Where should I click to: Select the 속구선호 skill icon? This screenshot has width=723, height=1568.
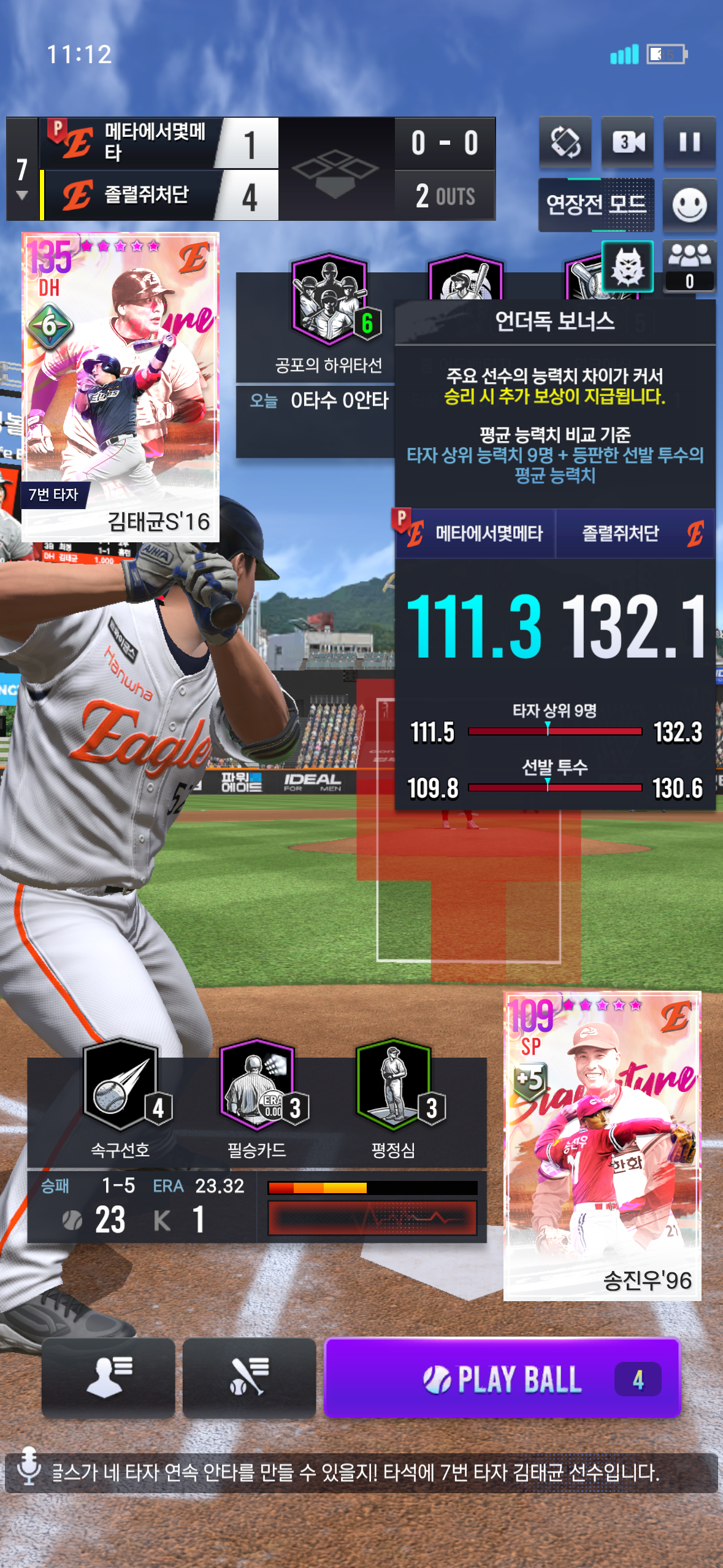(121, 1086)
